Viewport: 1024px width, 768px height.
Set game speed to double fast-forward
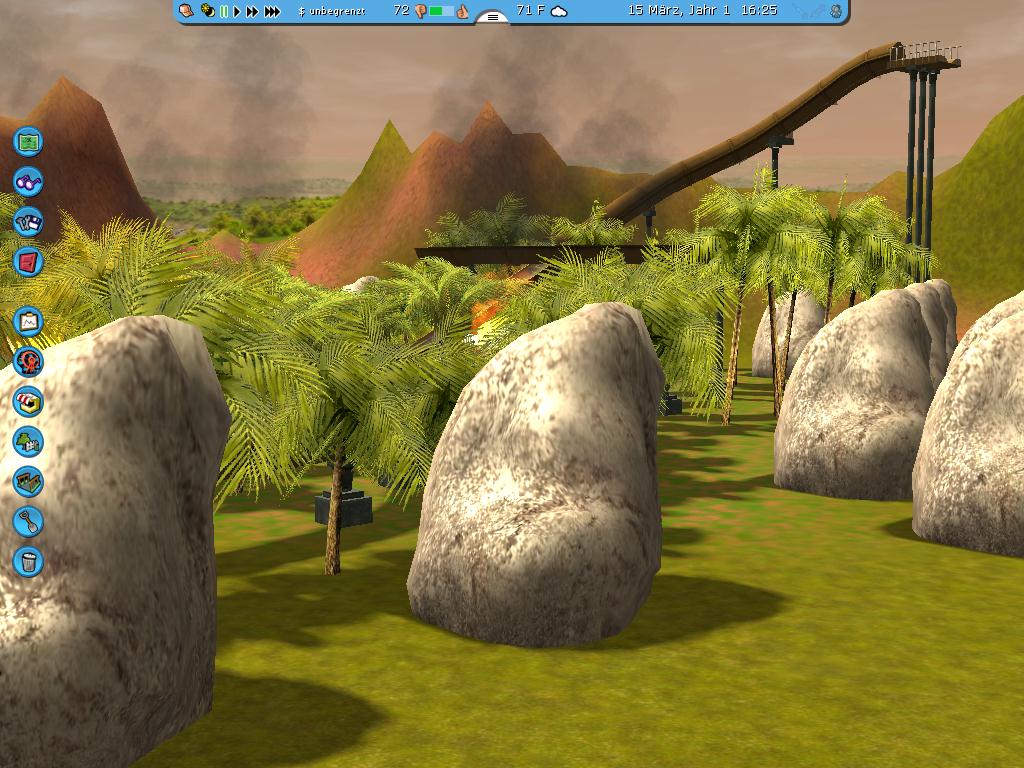(252, 12)
